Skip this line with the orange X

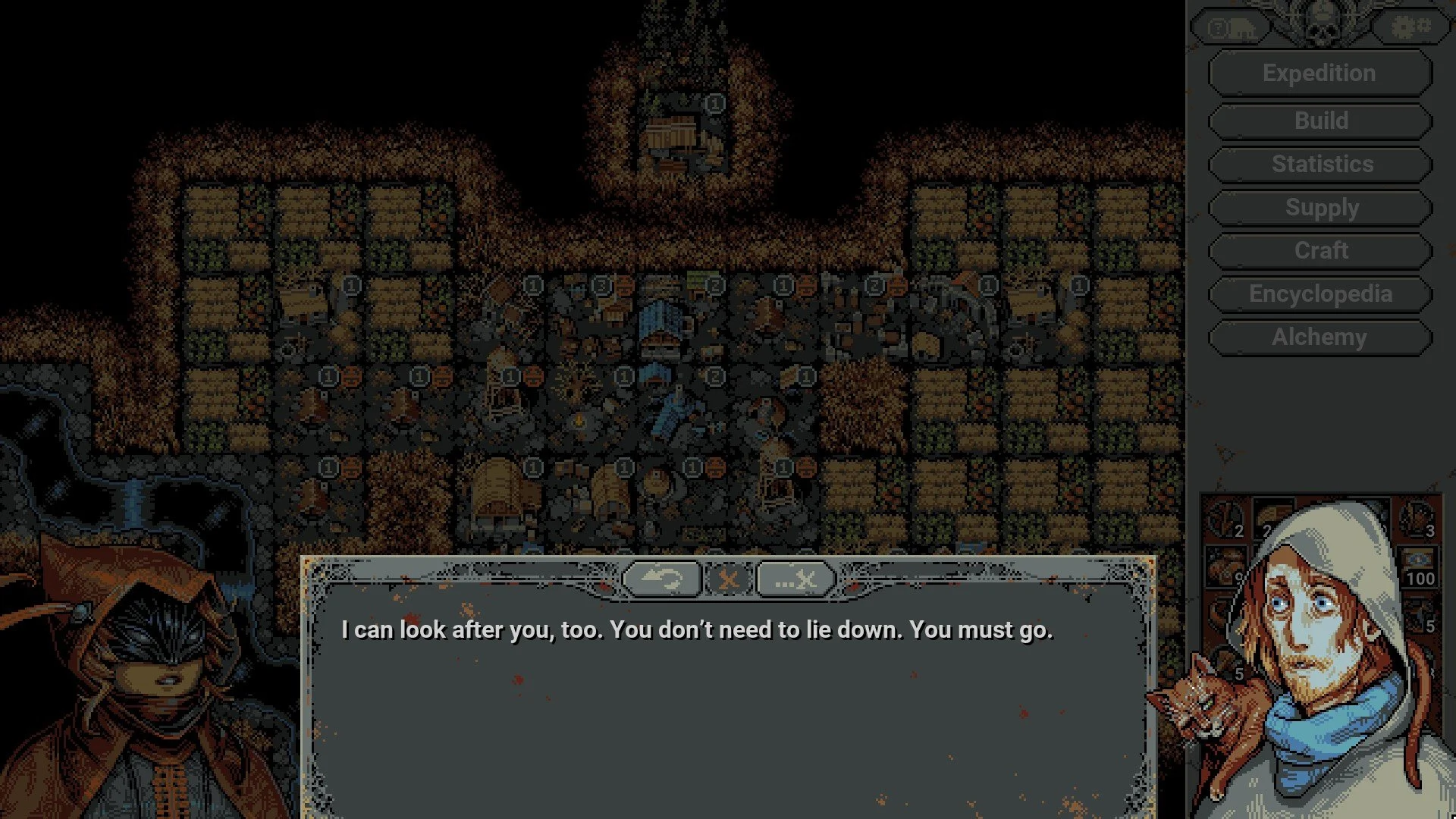pos(728,580)
